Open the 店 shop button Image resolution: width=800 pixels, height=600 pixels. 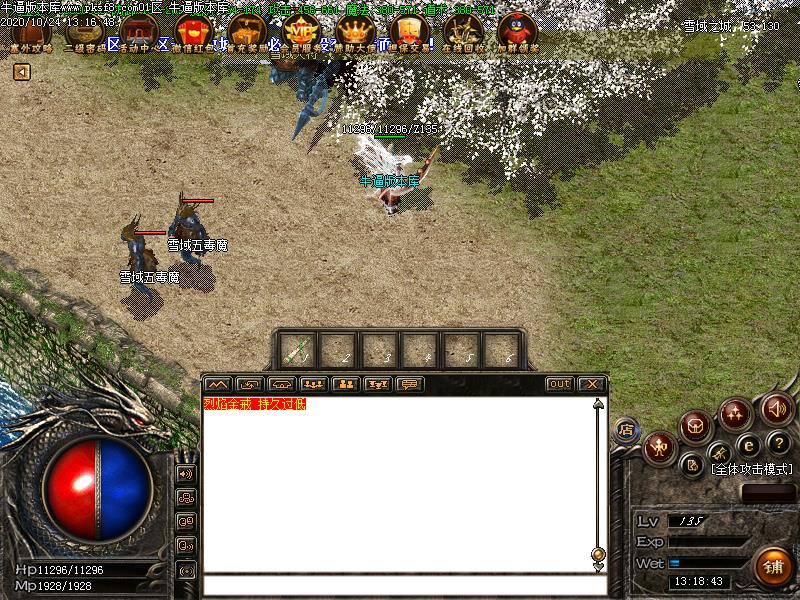pyautogui.click(x=627, y=430)
